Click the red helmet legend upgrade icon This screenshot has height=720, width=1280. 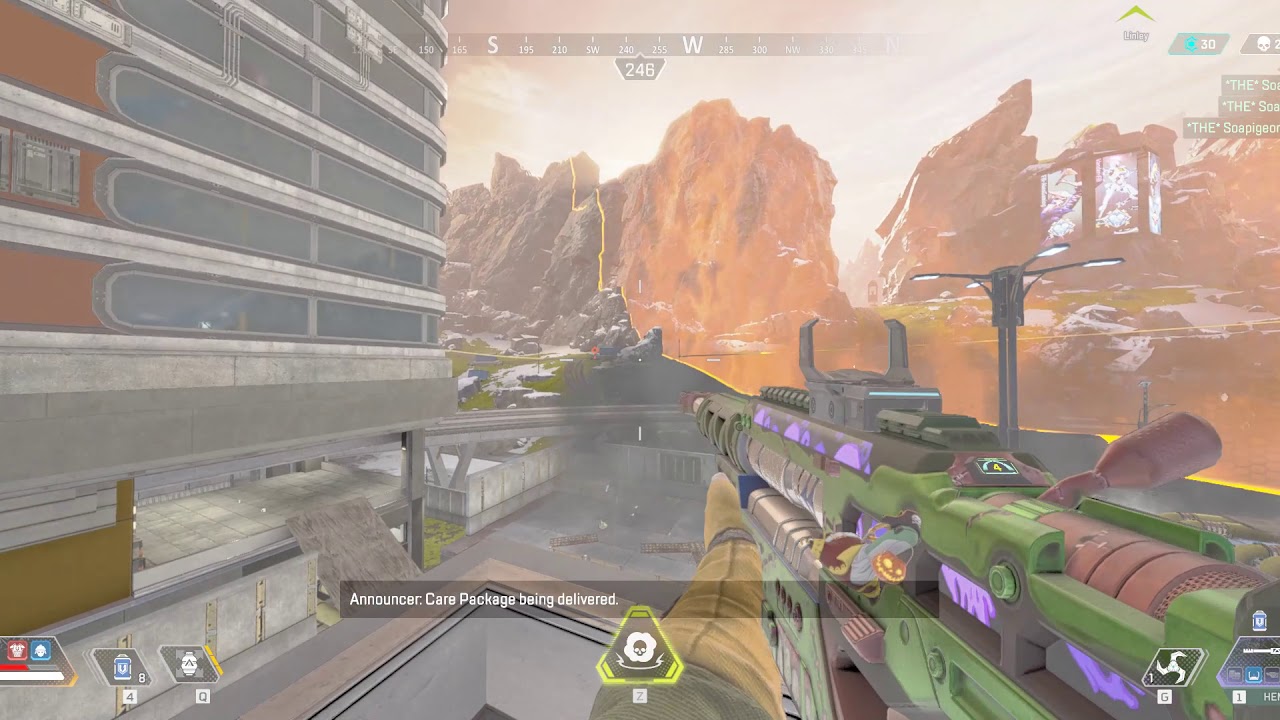[17, 650]
